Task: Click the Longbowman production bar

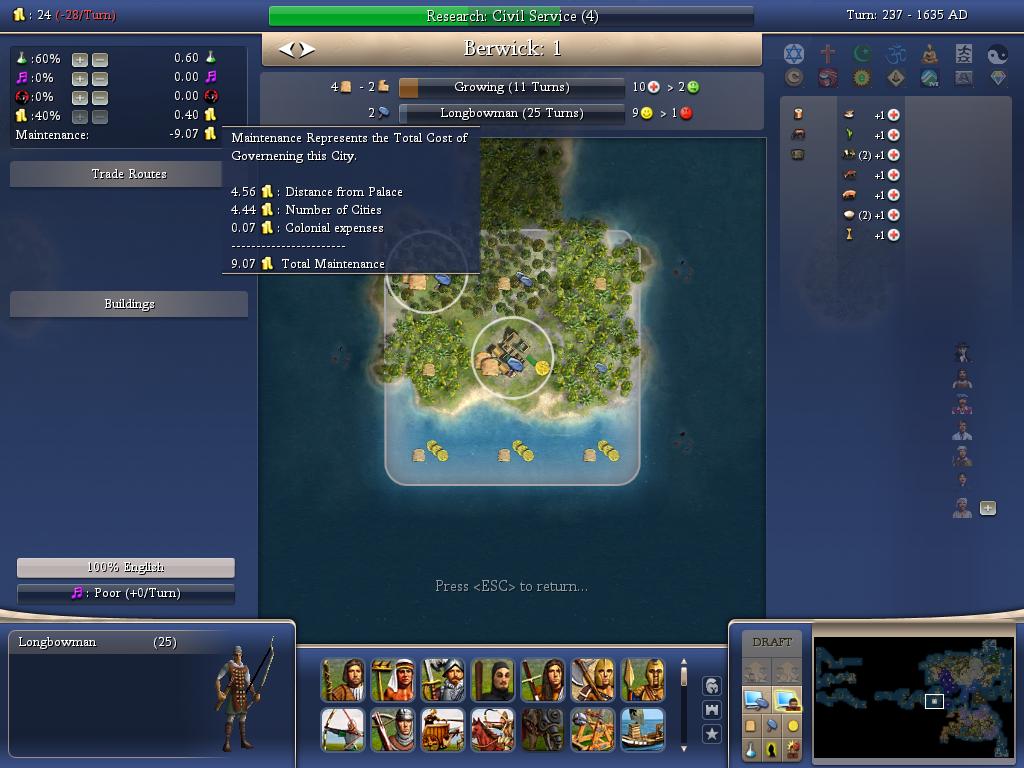Action: point(511,113)
